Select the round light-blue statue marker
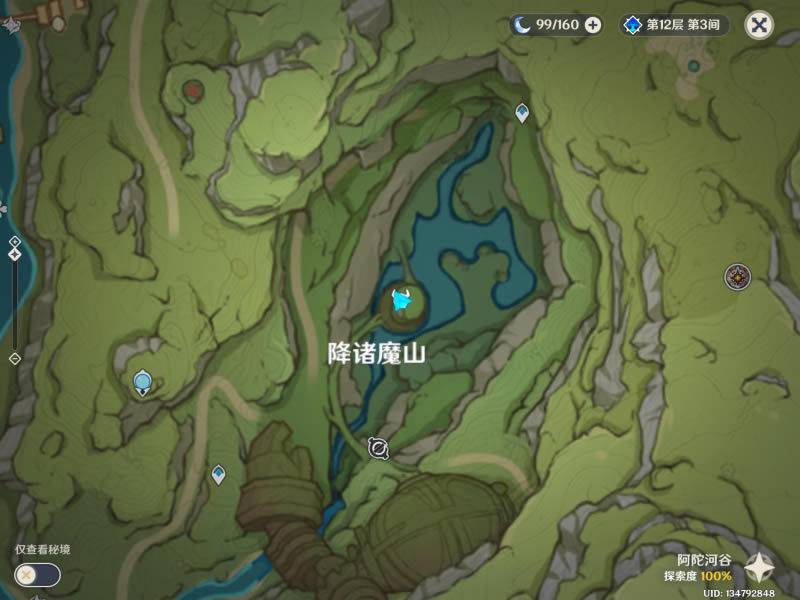Viewport: 800px width, 600px height. click(x=143, y=381)
